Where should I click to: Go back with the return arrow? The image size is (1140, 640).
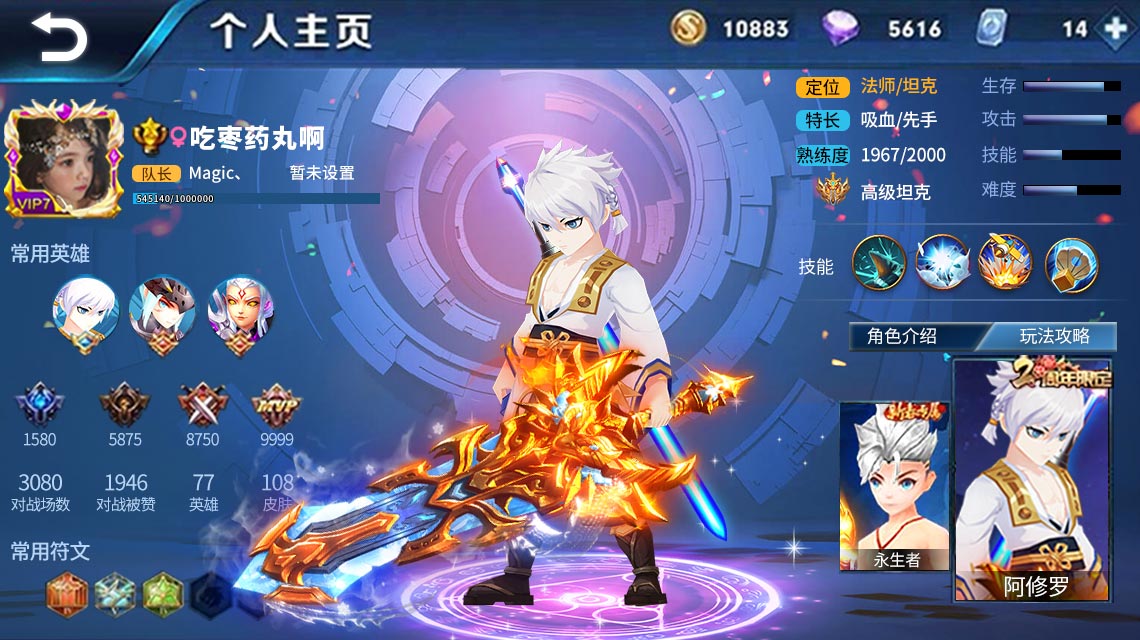coord(58,37)
